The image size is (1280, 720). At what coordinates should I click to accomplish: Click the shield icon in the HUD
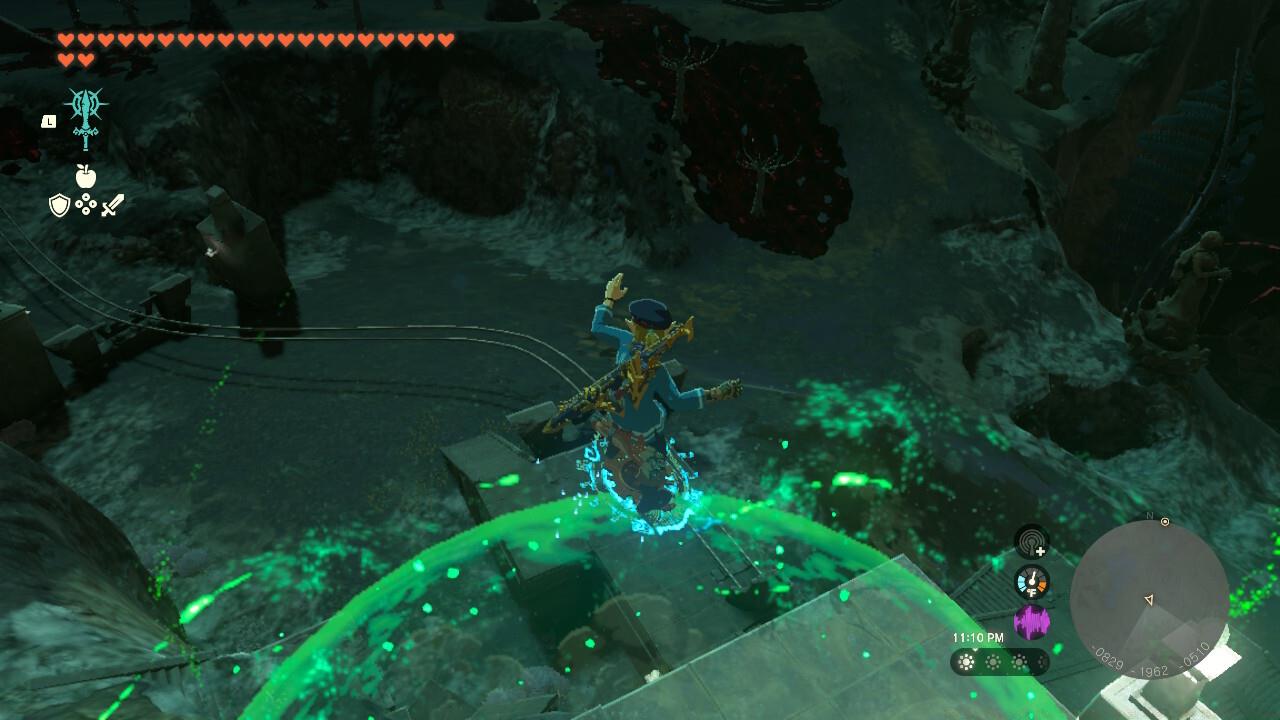[x=60, y=204]
